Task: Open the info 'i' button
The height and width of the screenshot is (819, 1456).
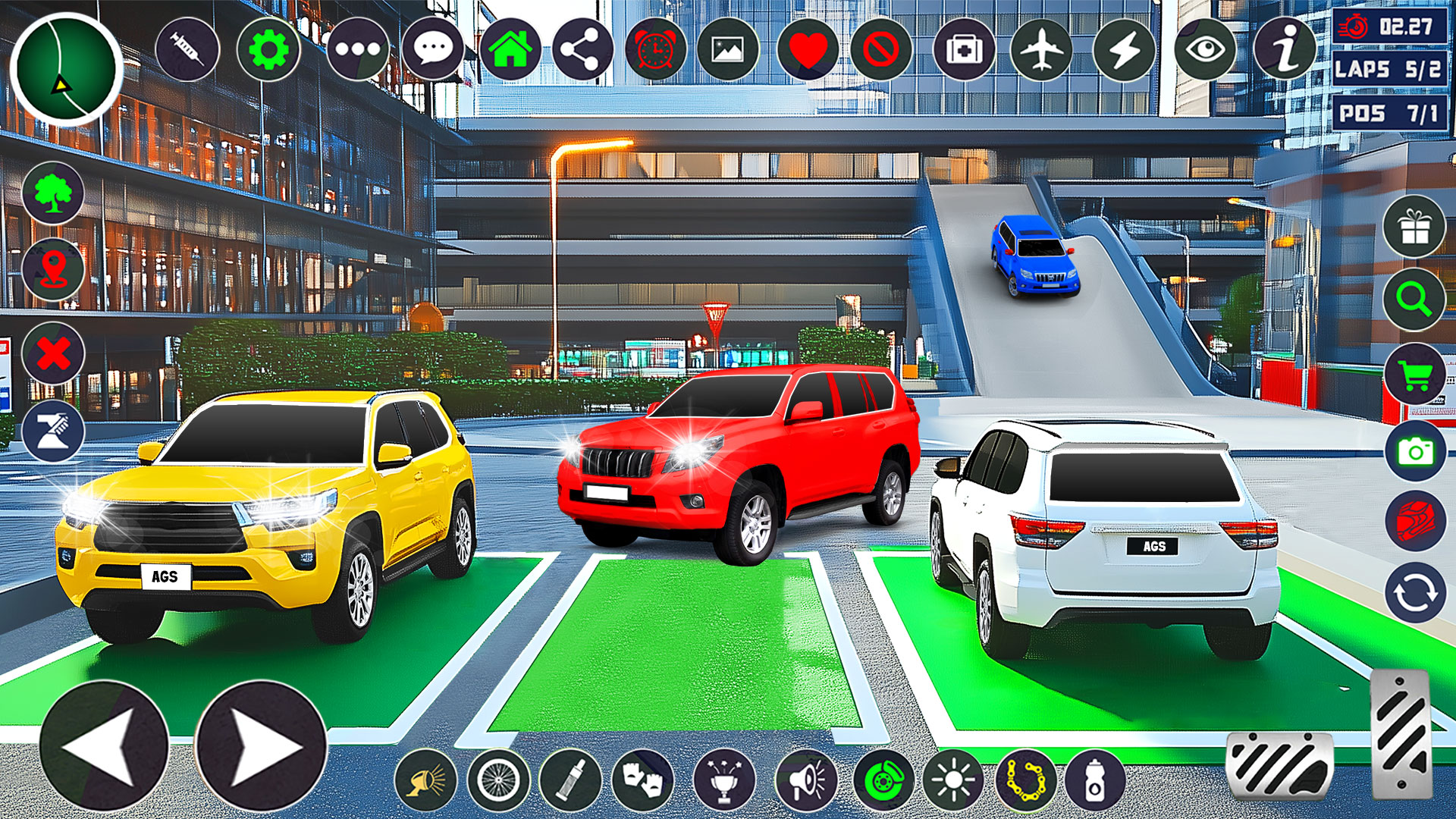Action: [x=1285, y=50]
